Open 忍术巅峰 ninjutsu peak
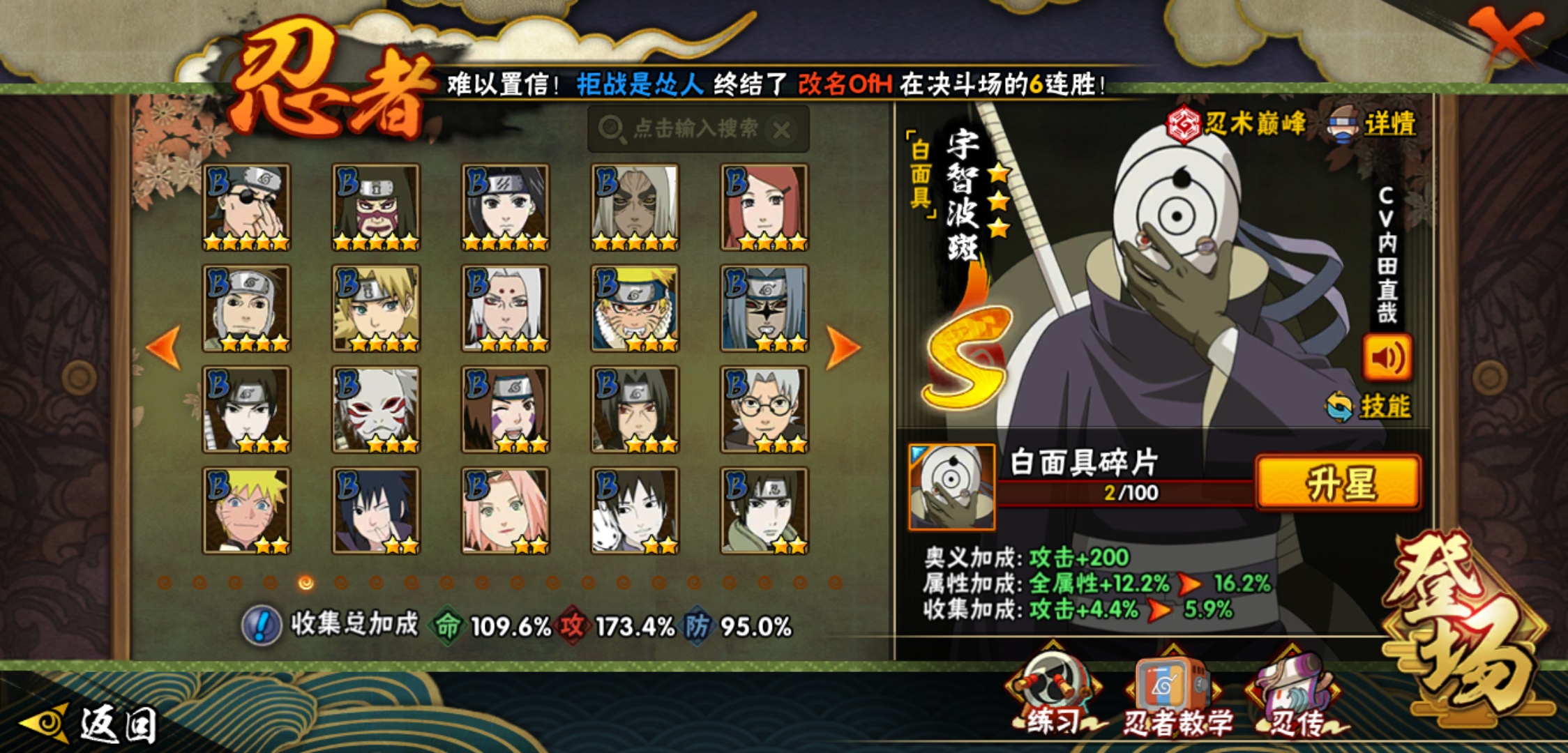Screen dimensions: 1568x753 coord(1236,124)
